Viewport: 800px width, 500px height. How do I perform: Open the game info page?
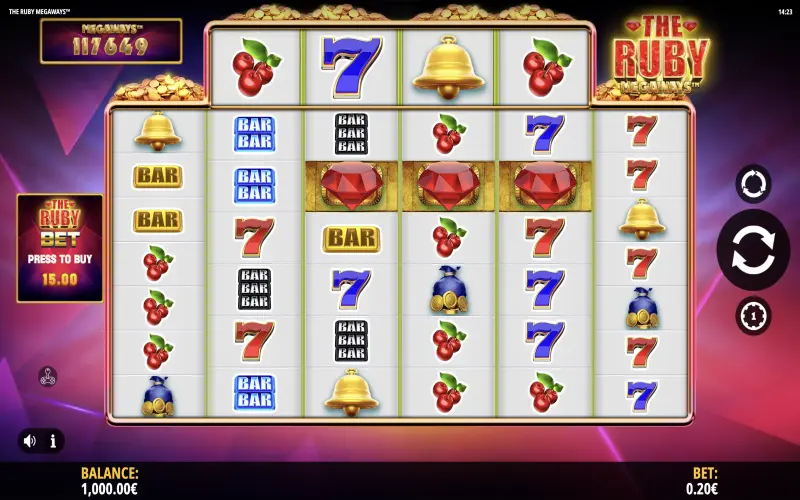pyautogui.click(x=52, y=440)
